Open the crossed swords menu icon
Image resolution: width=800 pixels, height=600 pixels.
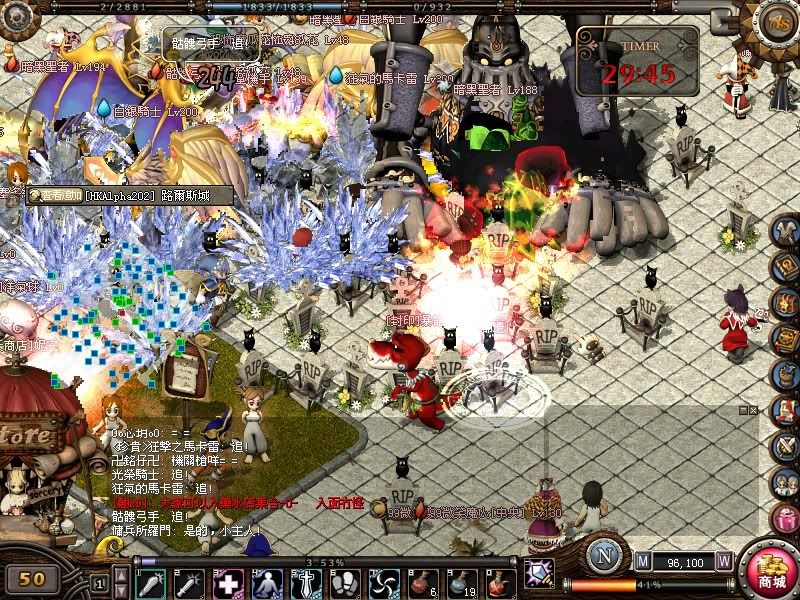coord(786,445)
